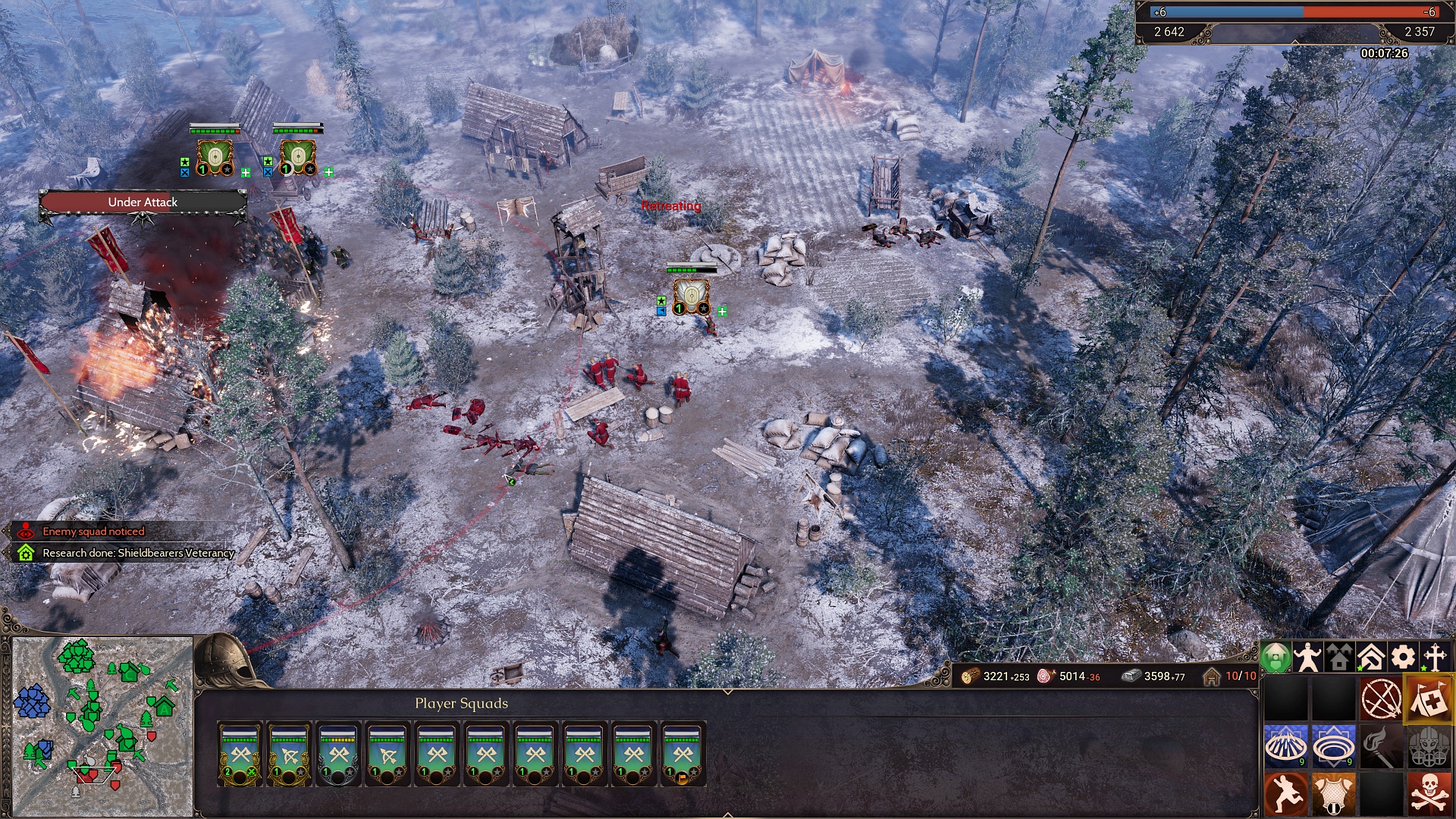
Task: Use the spike trap circle ability
Action: tap(1285, 746)
